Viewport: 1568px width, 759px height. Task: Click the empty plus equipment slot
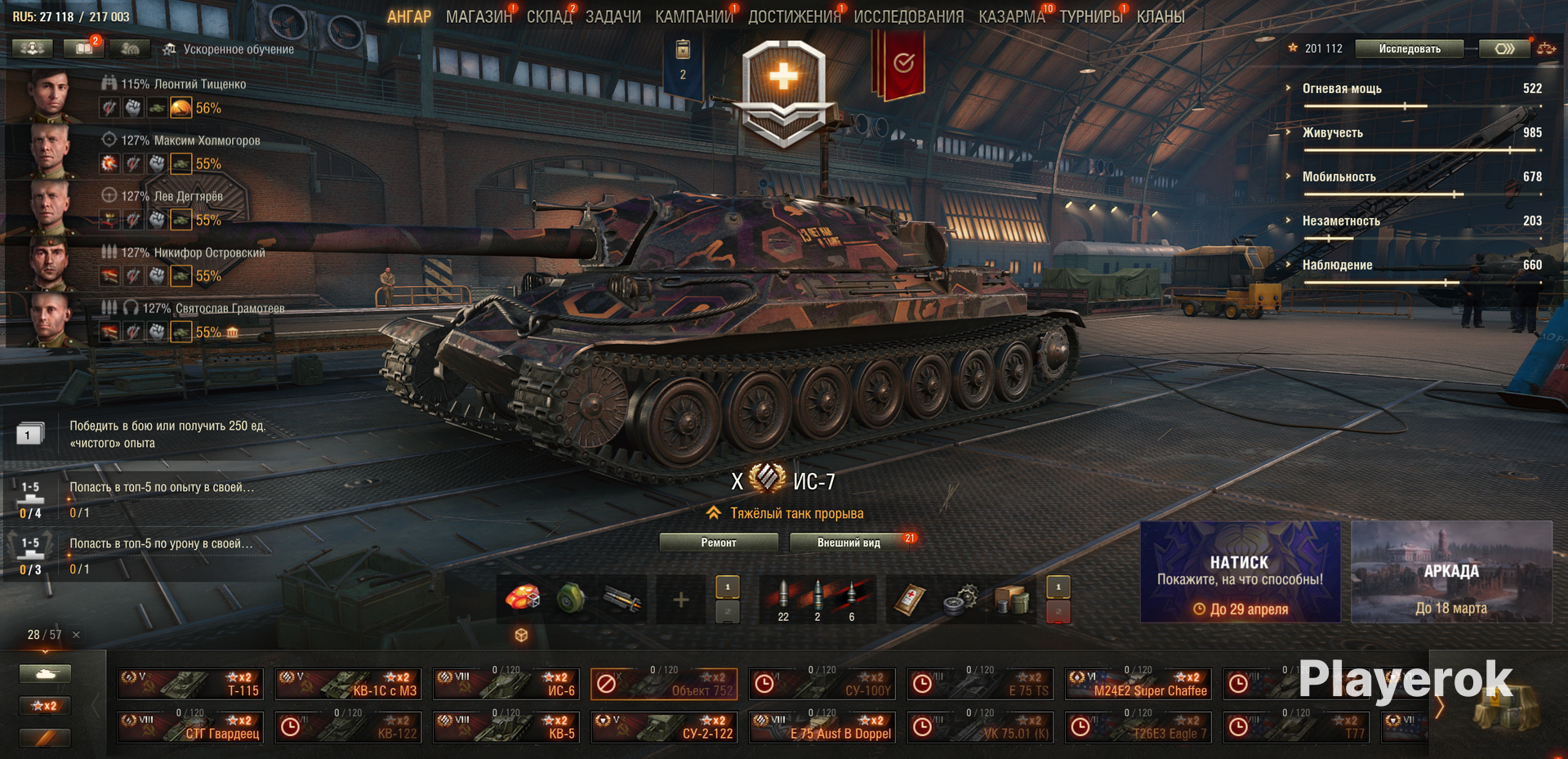click(680, 601)
